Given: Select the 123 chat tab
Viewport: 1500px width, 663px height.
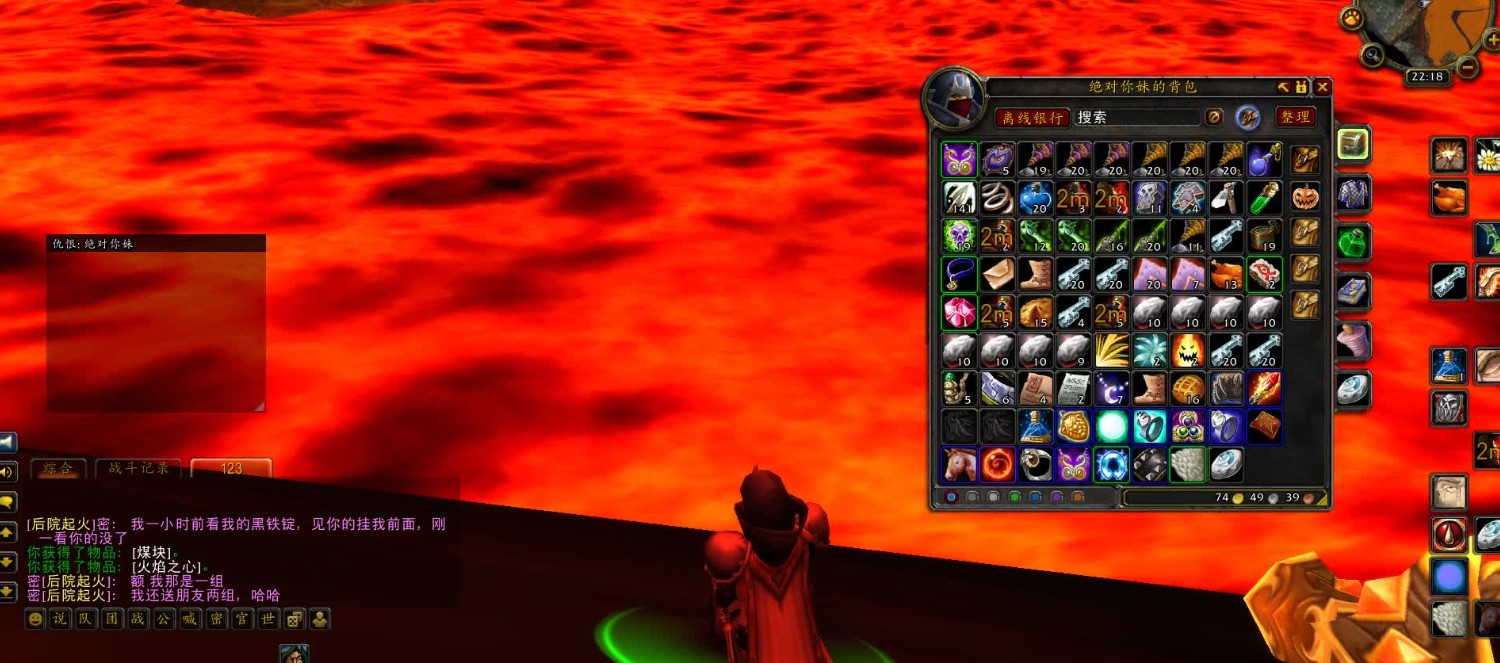Looking at the screenshot, I should pyautogui.click(x=231, y=468).
